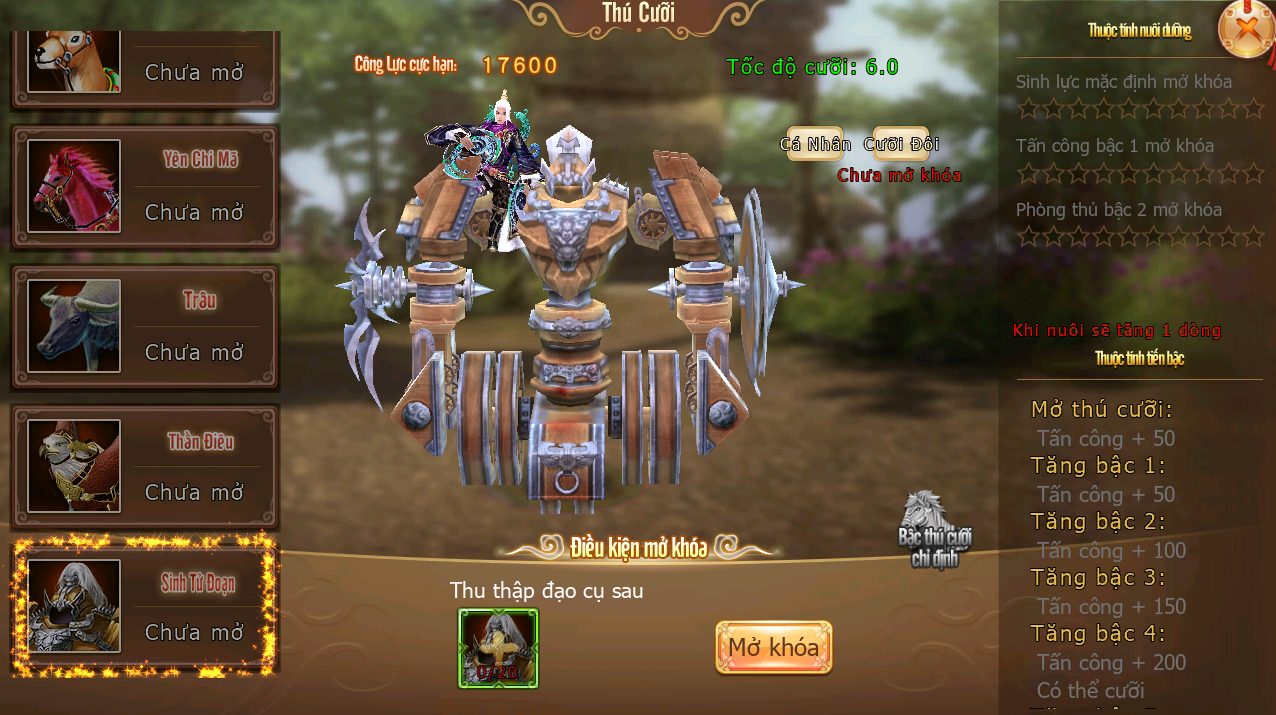The width and height of the screenshot is (1276, 715).
Task: Choose the Trâu buffalo mount entry
Action: tap(145, 327)
